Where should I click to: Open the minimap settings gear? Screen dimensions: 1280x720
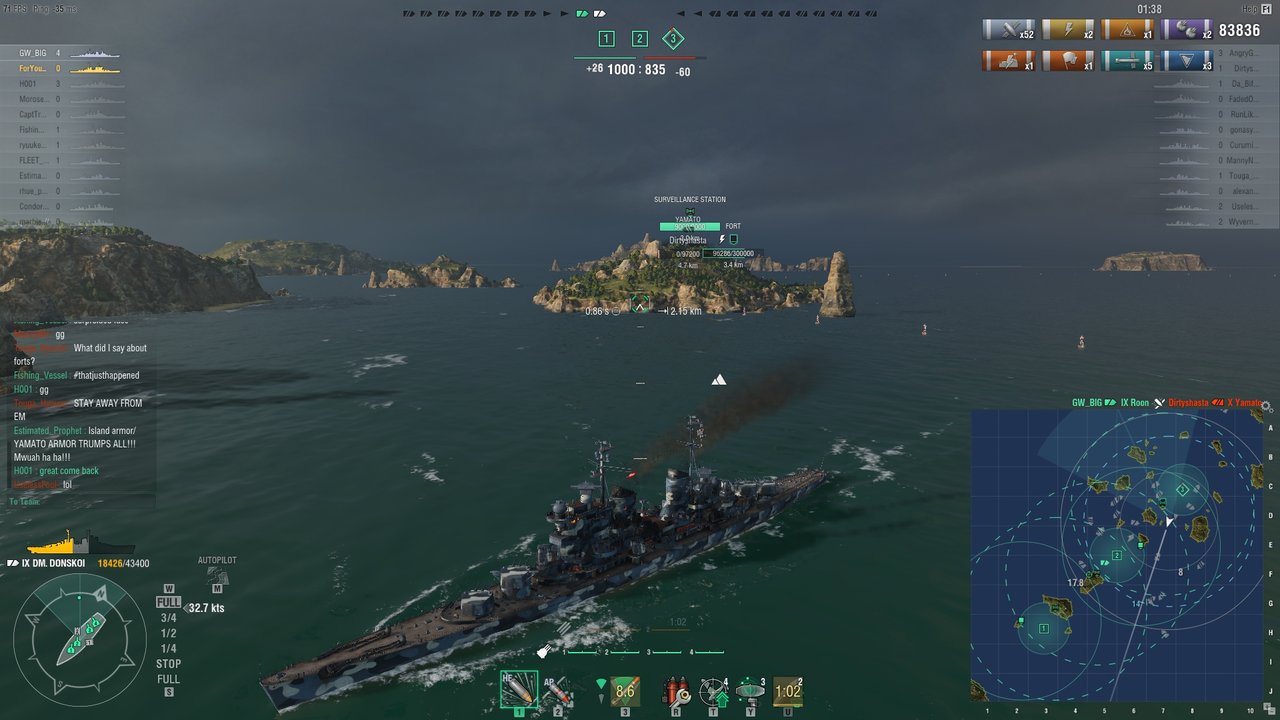tap(1266, 407)
